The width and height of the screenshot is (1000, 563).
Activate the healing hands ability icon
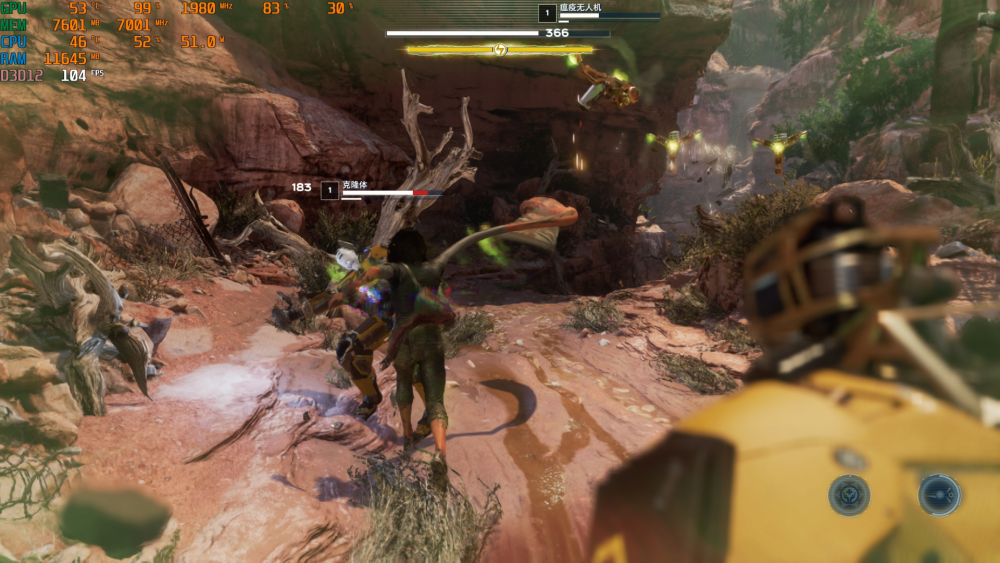tap(849, 495)
